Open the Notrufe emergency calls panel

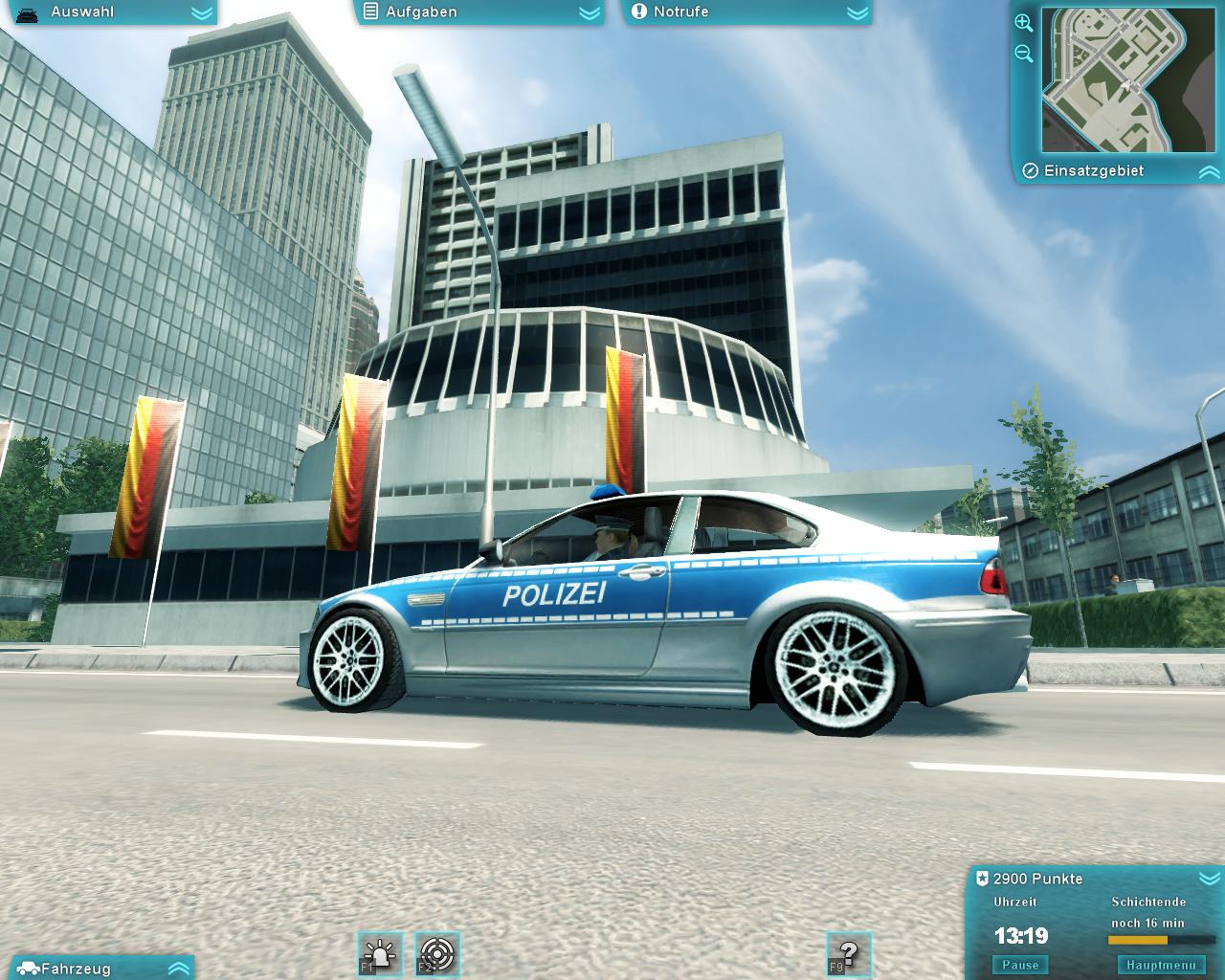click(x=857, y=13)
